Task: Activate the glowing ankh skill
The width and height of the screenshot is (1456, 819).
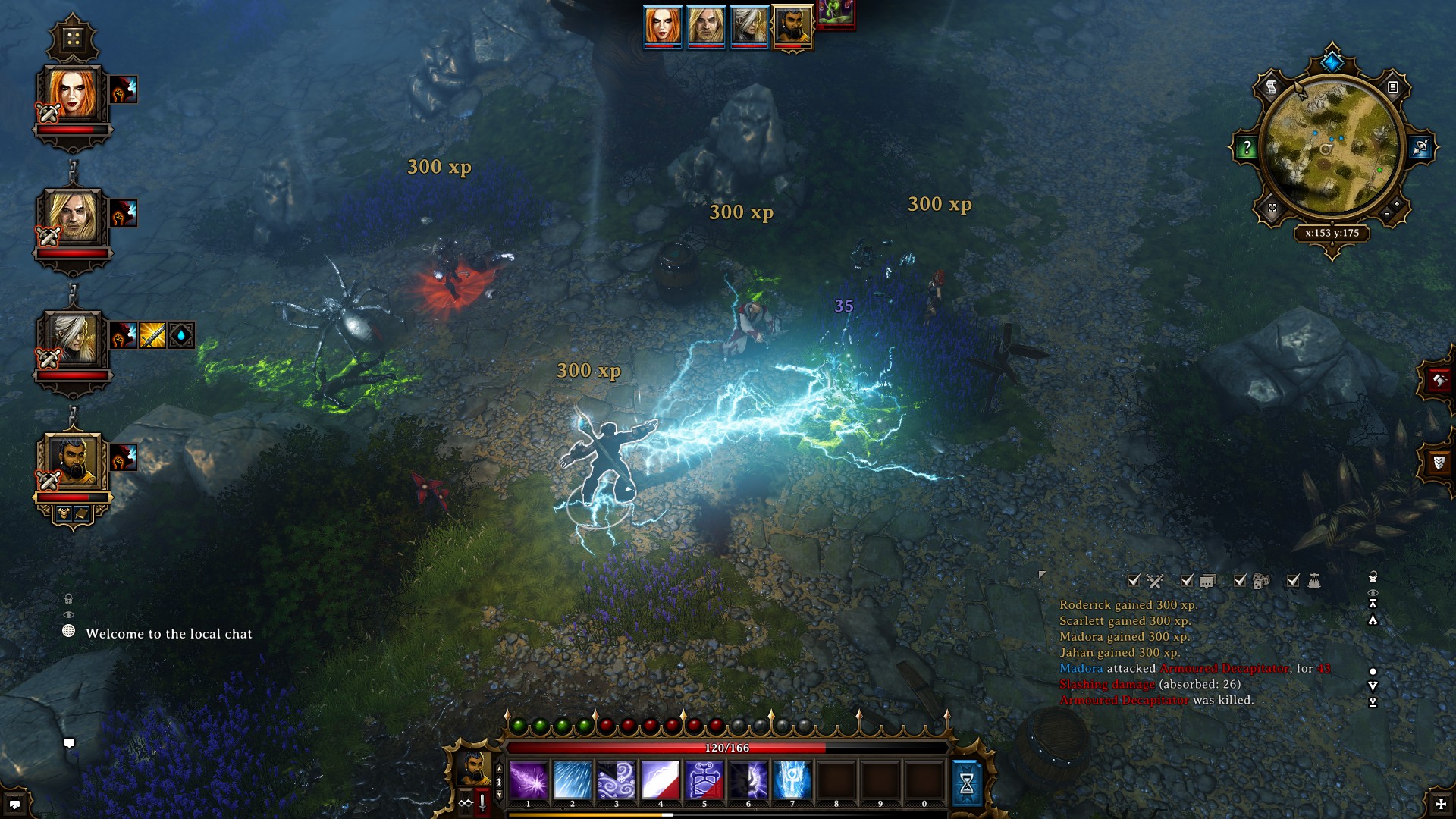Action: point(792,780)
